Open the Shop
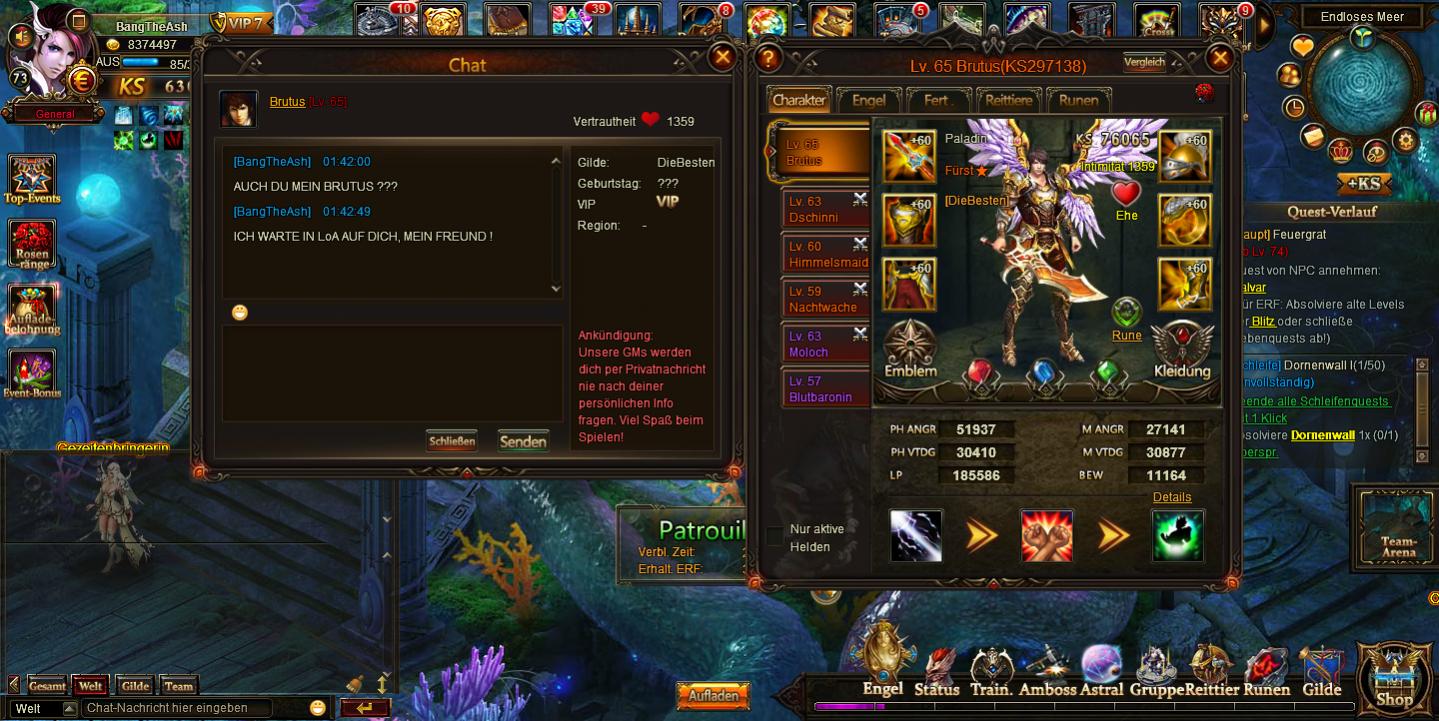 (x=1393, y=679)
